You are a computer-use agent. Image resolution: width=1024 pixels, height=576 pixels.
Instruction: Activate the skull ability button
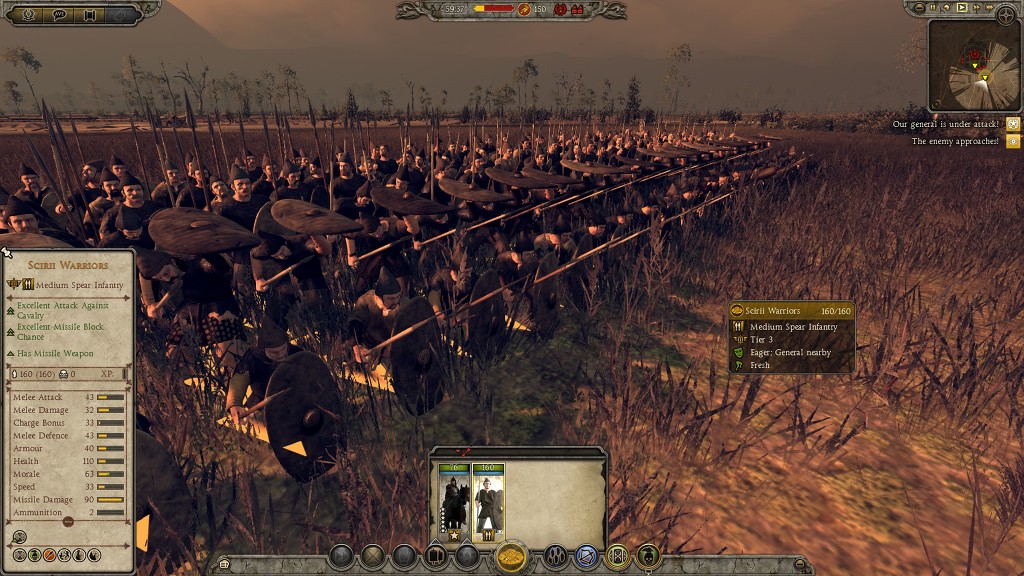(648, 556)
